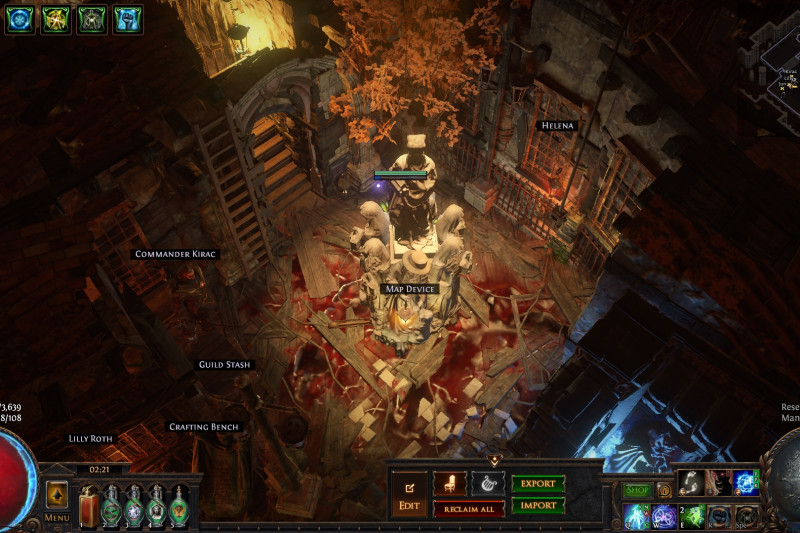Open the Edit hideout mode
800x533 pixels.
click(x=409, y=496)
